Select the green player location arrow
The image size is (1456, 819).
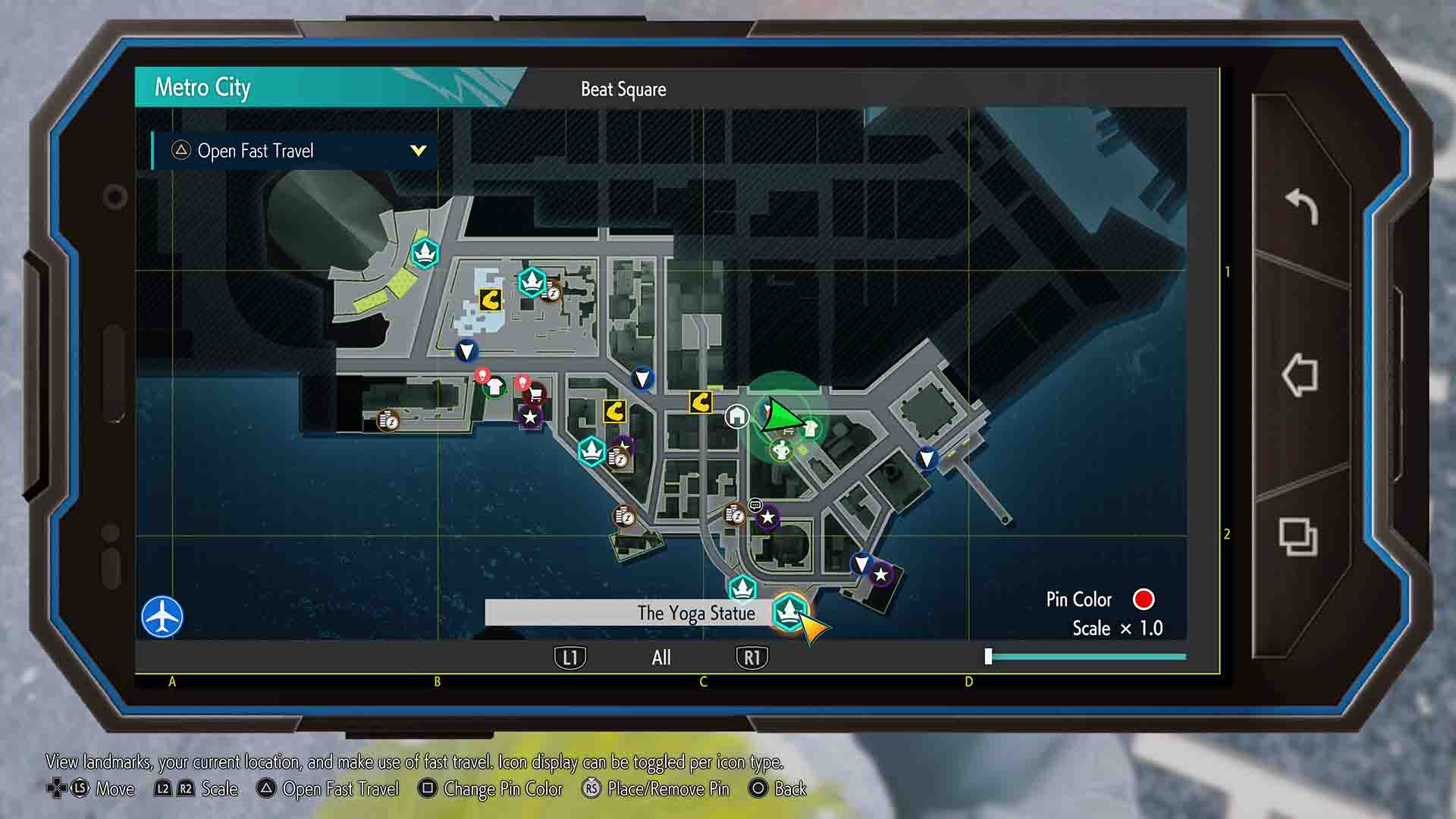click(x=781, y=416)
